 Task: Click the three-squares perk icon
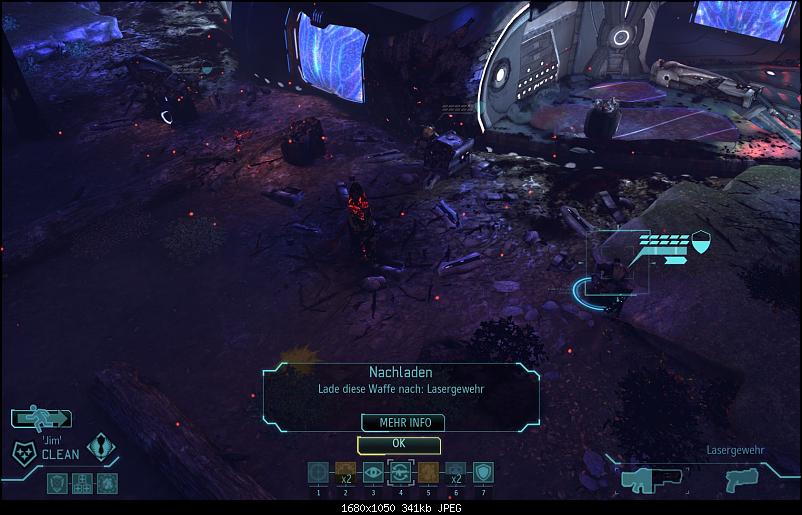(x=83, y=484)
